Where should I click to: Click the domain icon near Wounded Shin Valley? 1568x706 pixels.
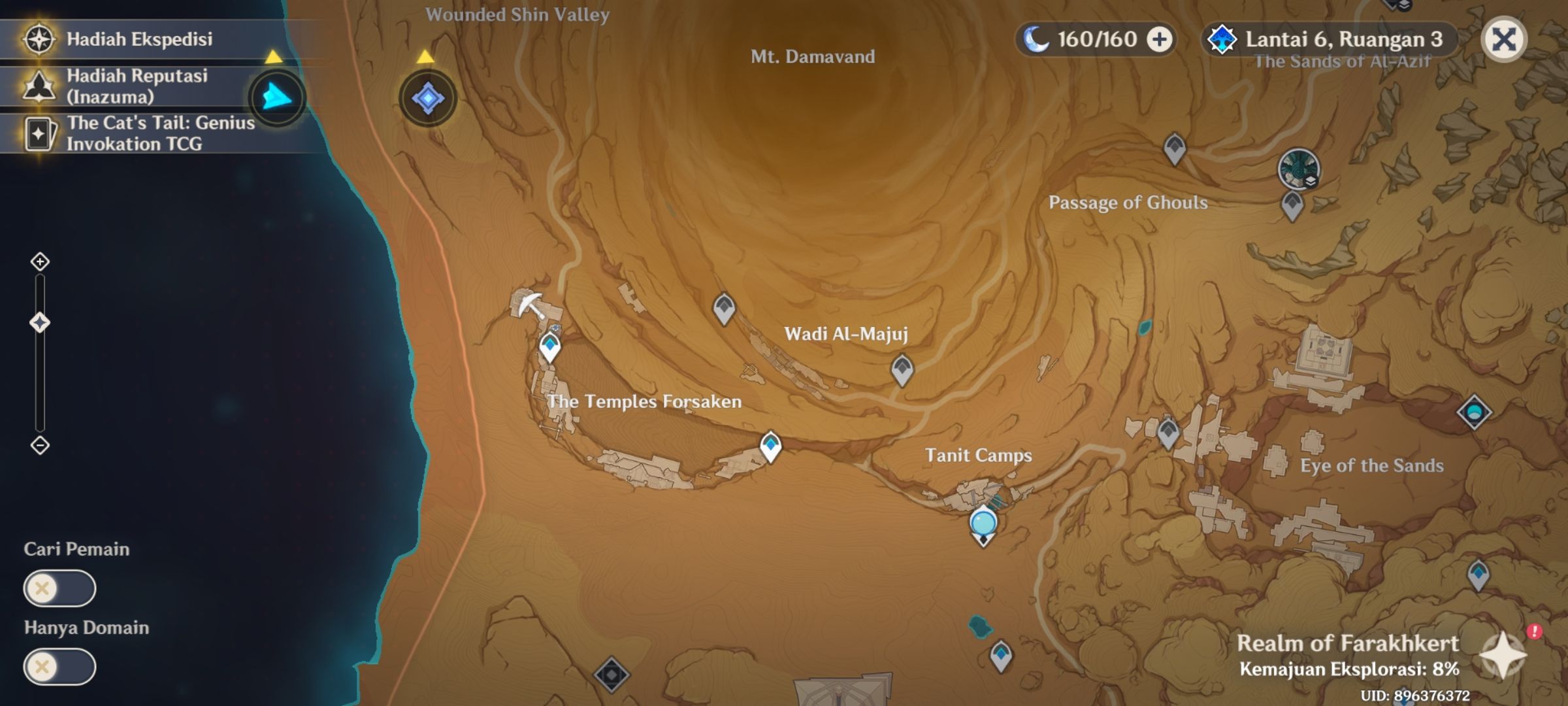[426, 97]
